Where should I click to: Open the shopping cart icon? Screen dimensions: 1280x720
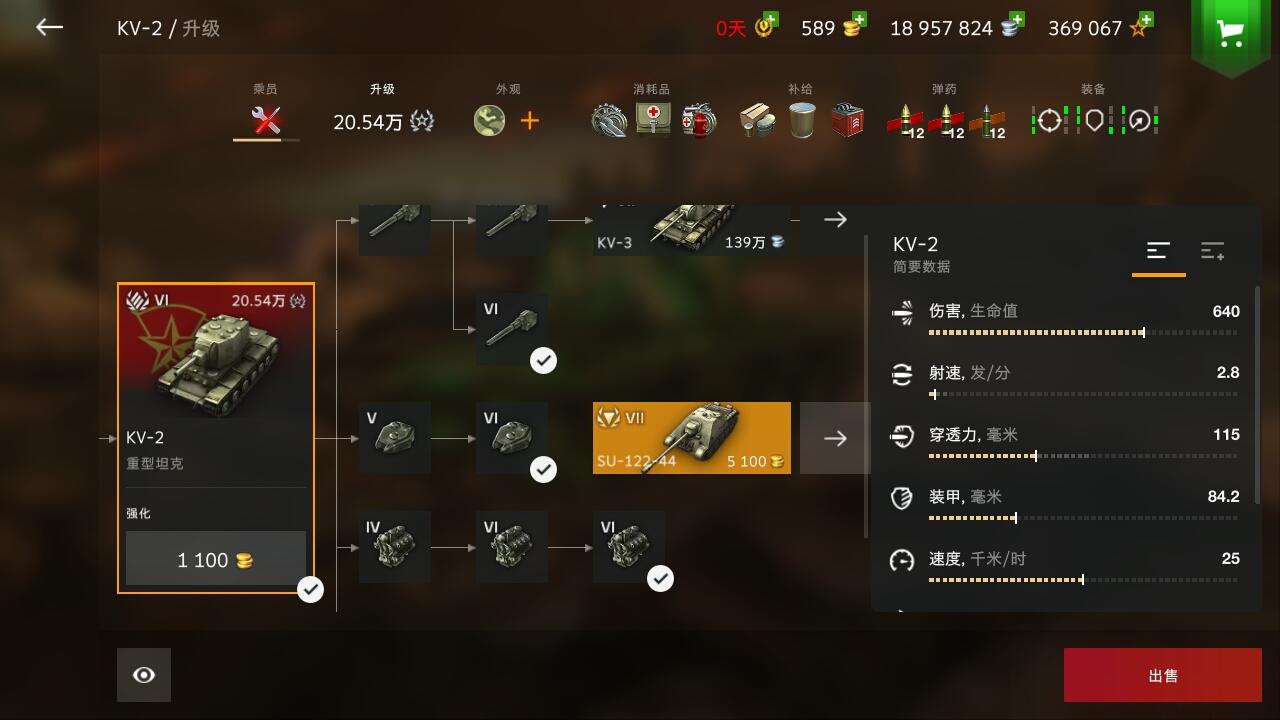[1229, 30]
